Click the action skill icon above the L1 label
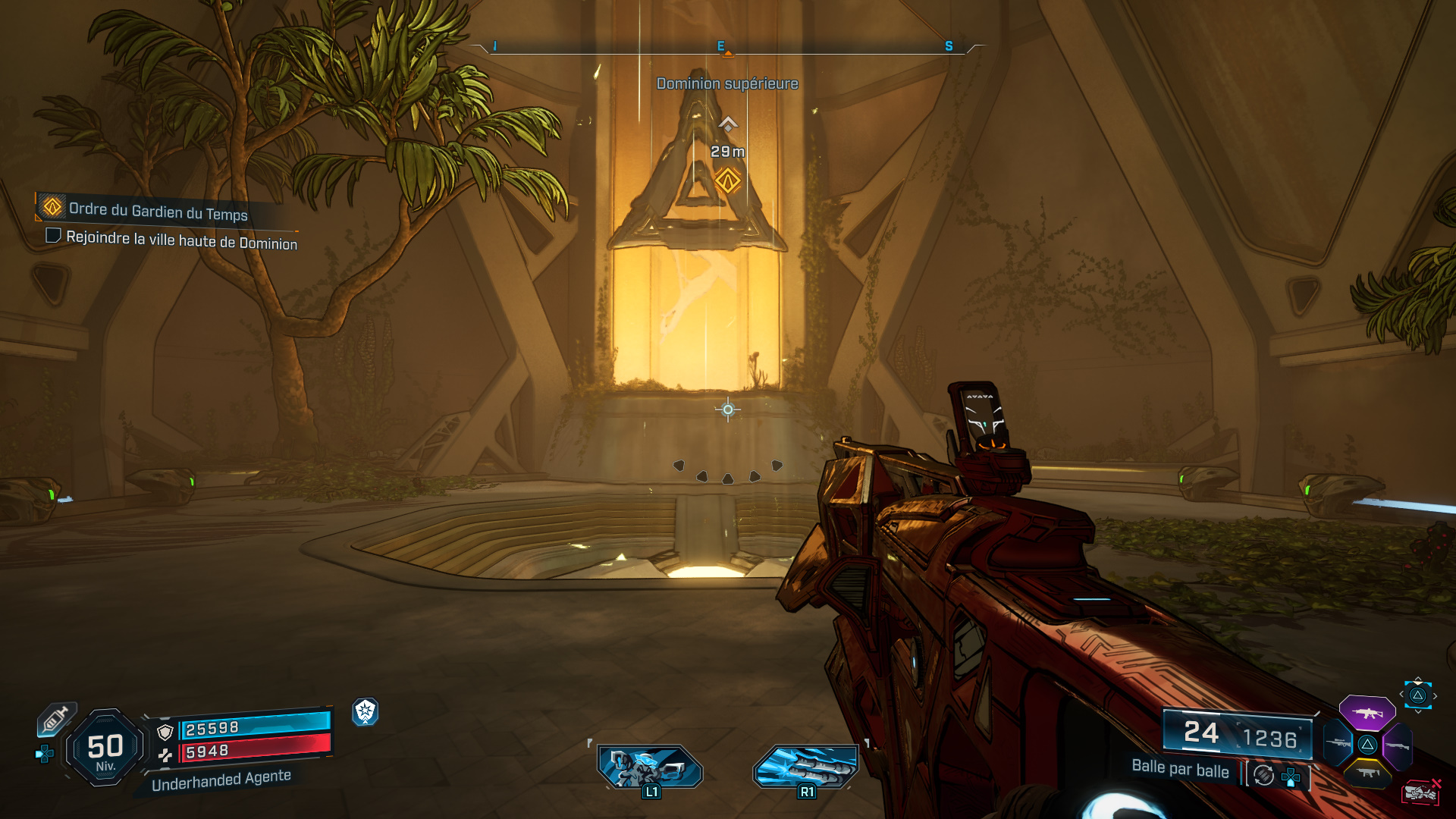Screen dimensions: 1456x819 coord(649,767)
